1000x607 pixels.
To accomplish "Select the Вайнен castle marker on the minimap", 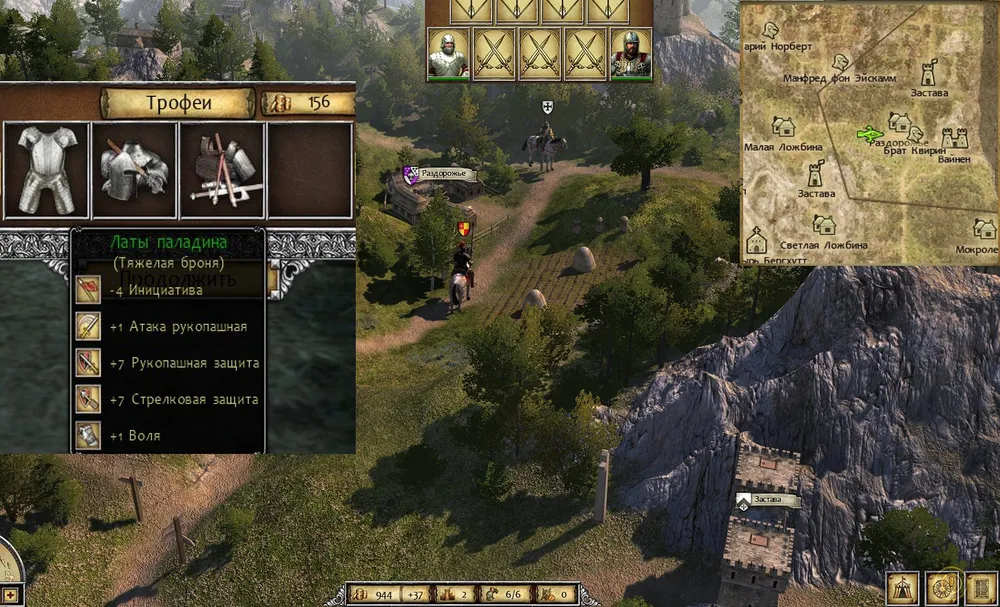I will (955, 138).
